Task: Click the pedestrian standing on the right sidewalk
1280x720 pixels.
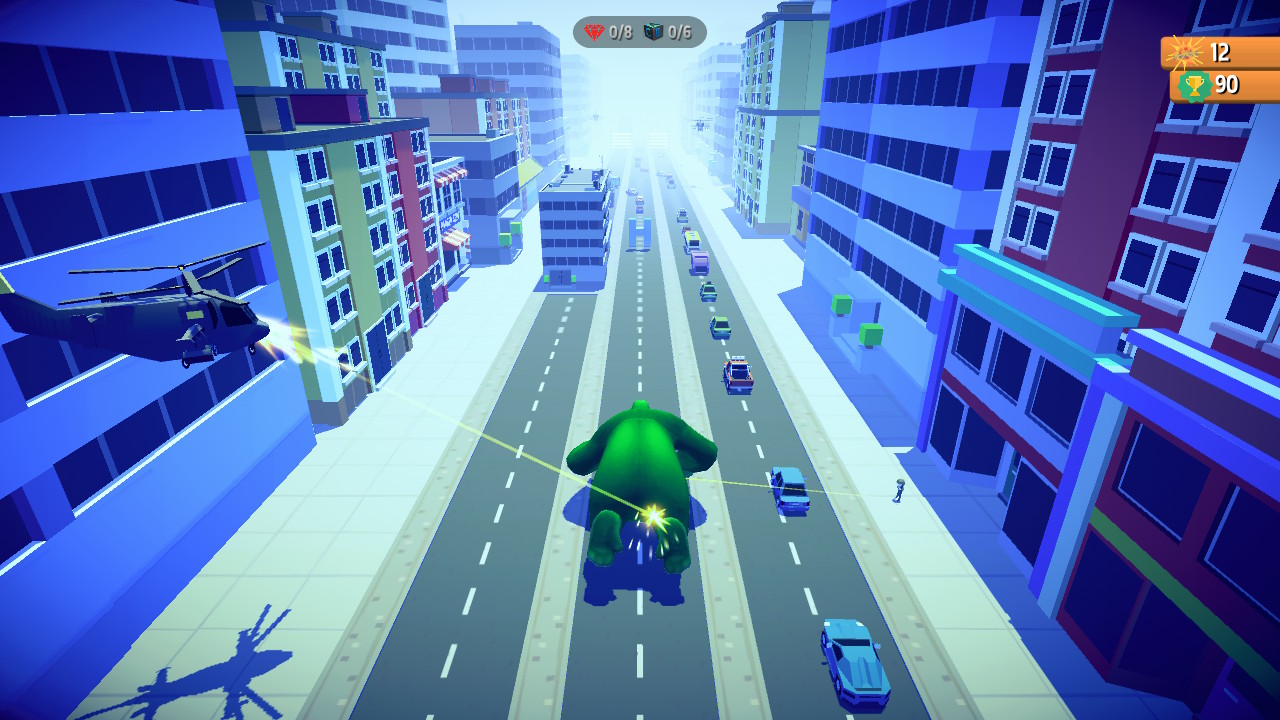Action: click(x=899, y=489)
